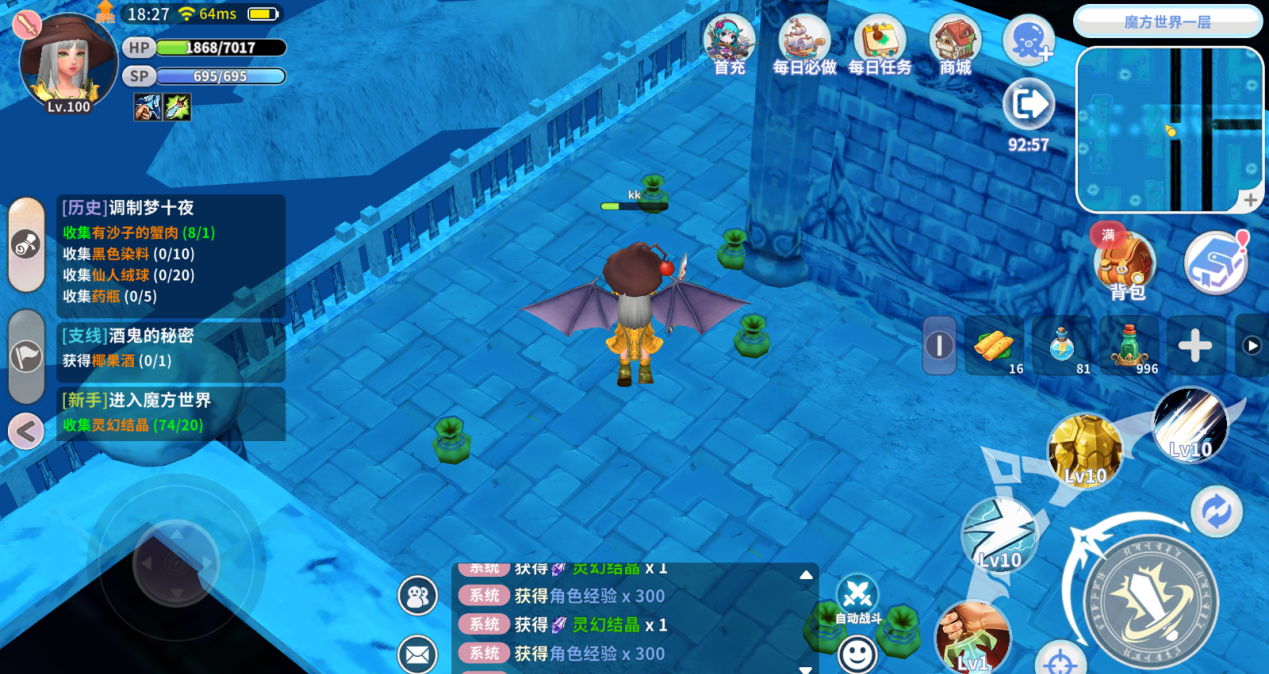Viewport: 1269px width, 674px height.
Task: Open the player character portrait
Action: coord(68,62)
